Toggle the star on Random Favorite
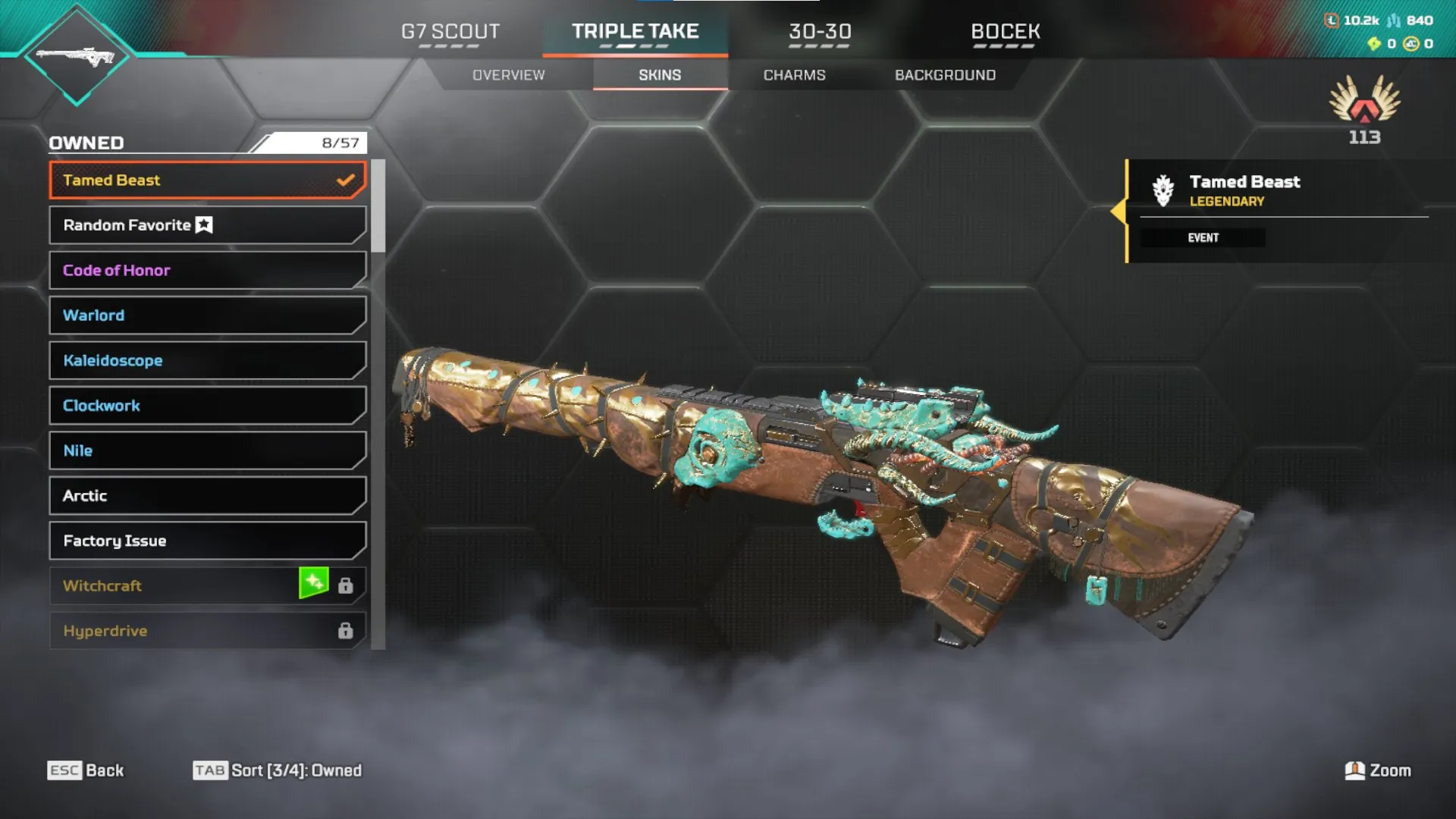 click(x=203, y=224)
